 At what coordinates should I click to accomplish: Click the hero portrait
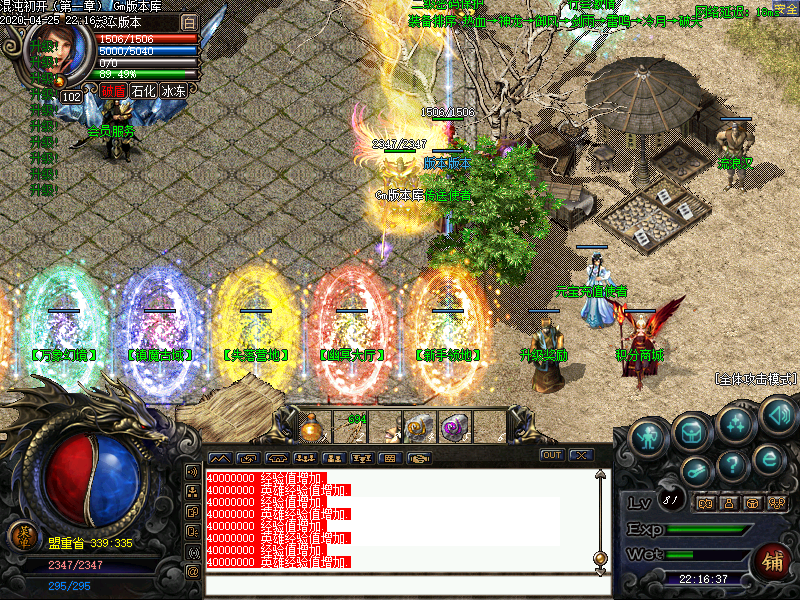59,52
